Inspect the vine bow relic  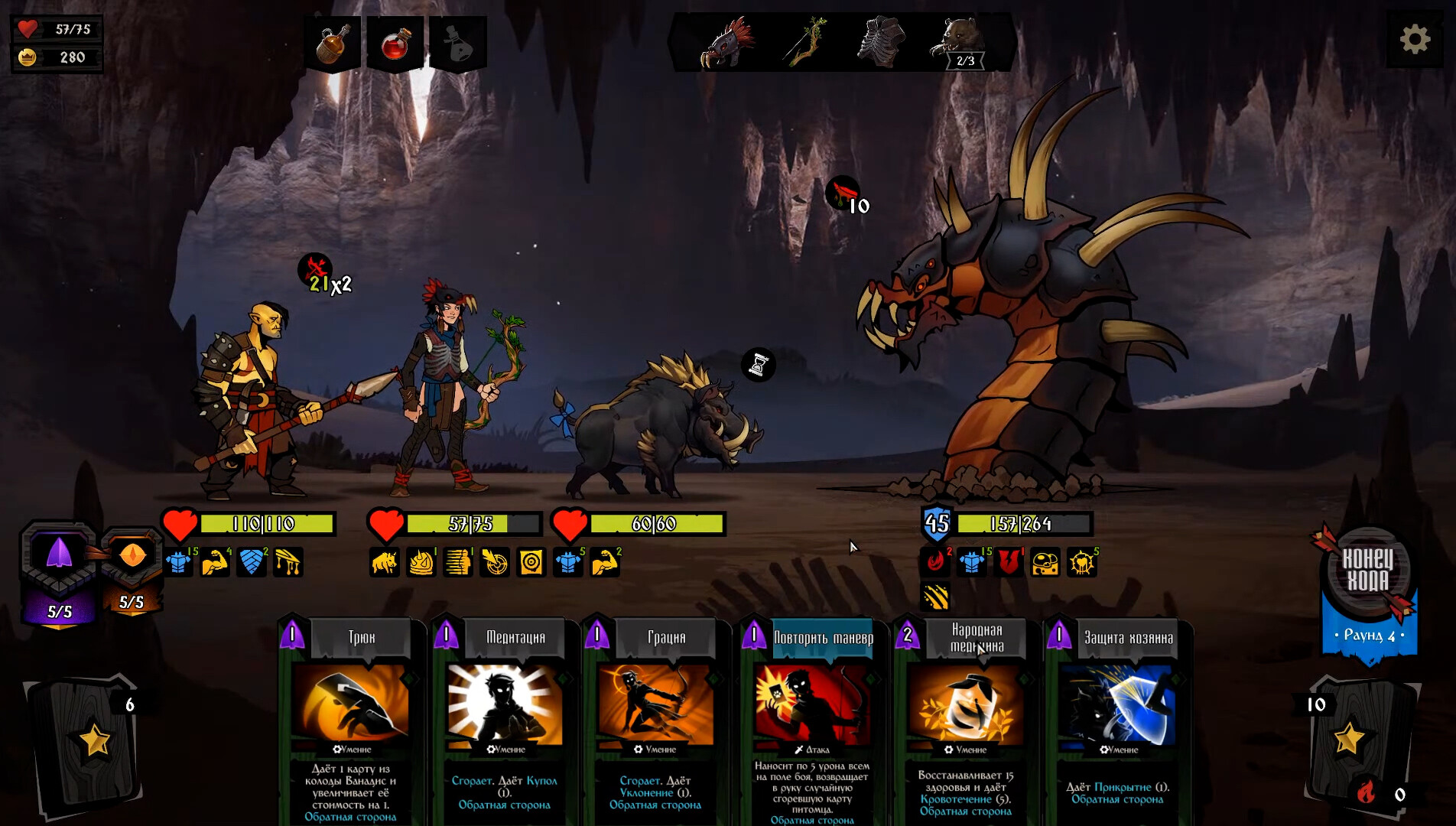coord(806,43)
